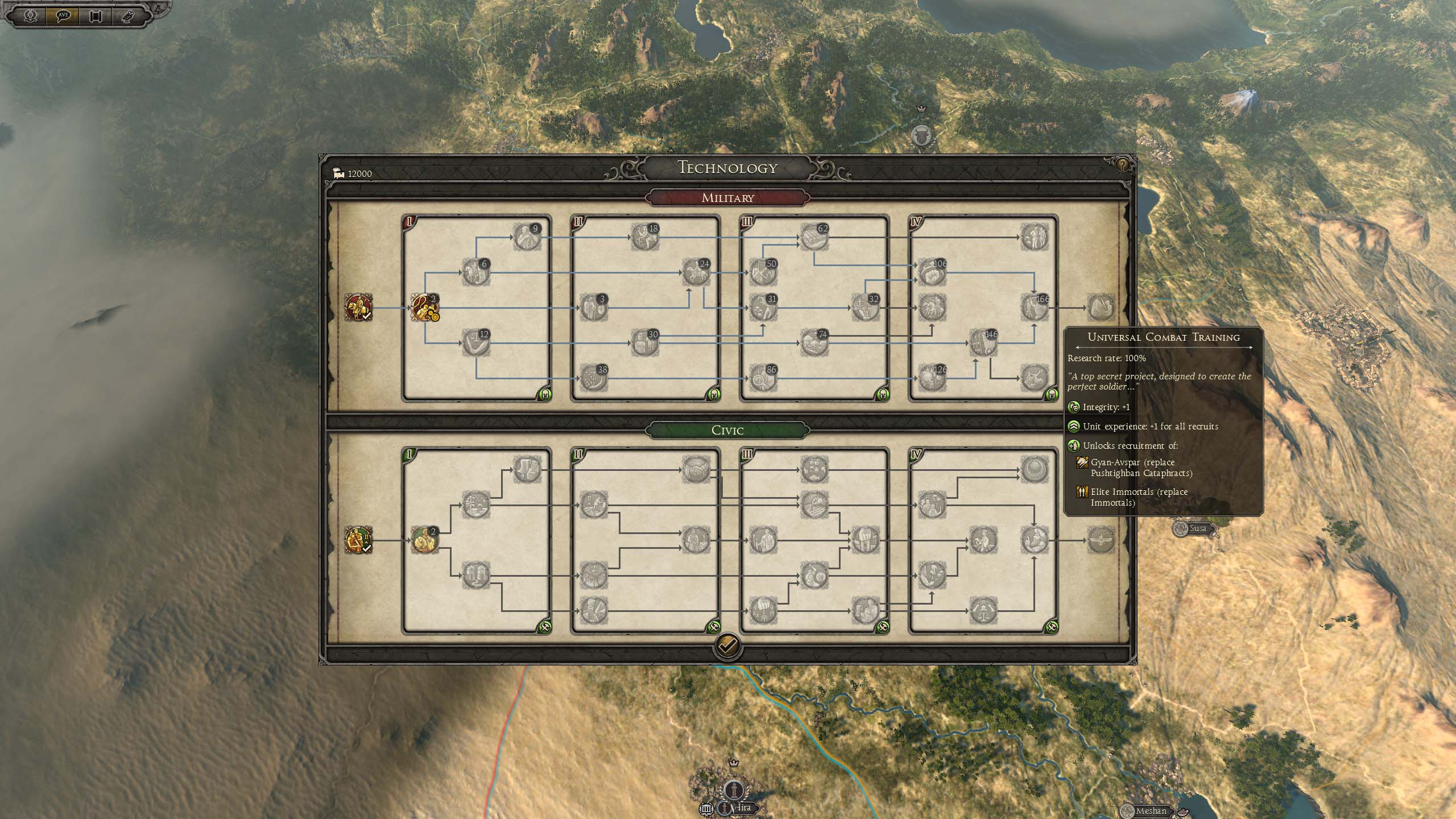Viewport: 1456px width, 819px height.
Task: Select the cavalry technology taking 24 turns
Action: pyautogui.click(x=696, y=271)
